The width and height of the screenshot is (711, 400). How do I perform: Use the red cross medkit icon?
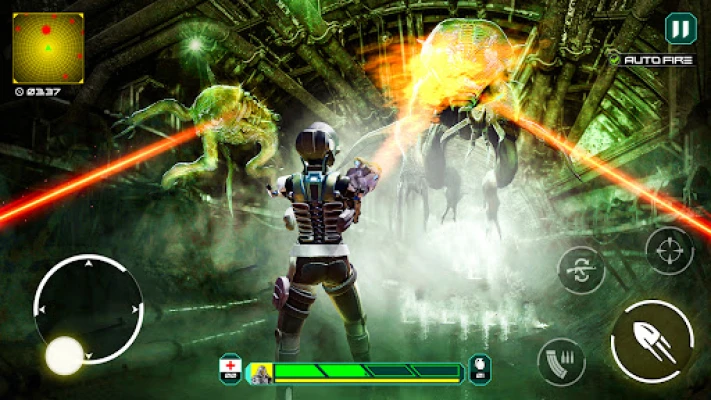(229, 370)
